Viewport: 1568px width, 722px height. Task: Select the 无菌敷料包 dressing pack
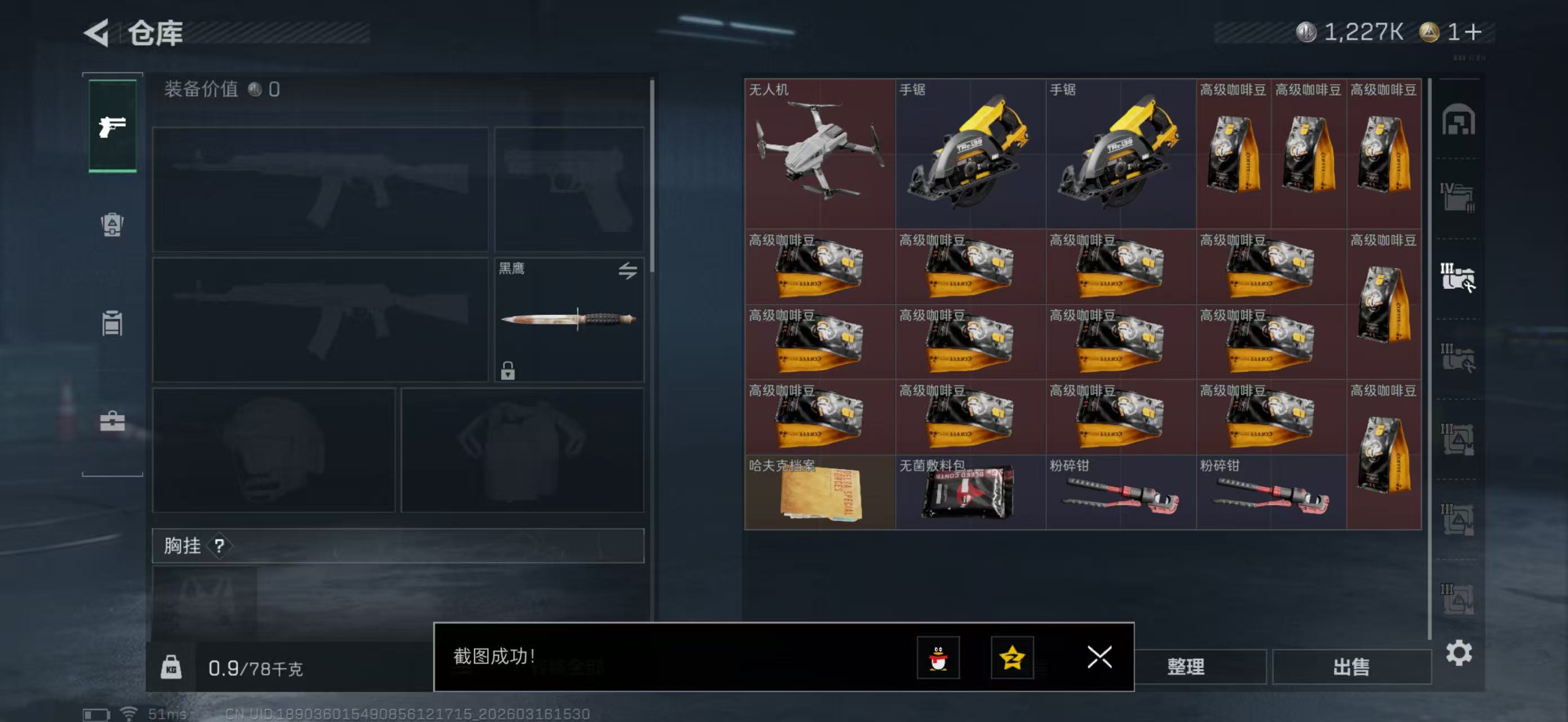pyautogui.click(x=970, y=492)
